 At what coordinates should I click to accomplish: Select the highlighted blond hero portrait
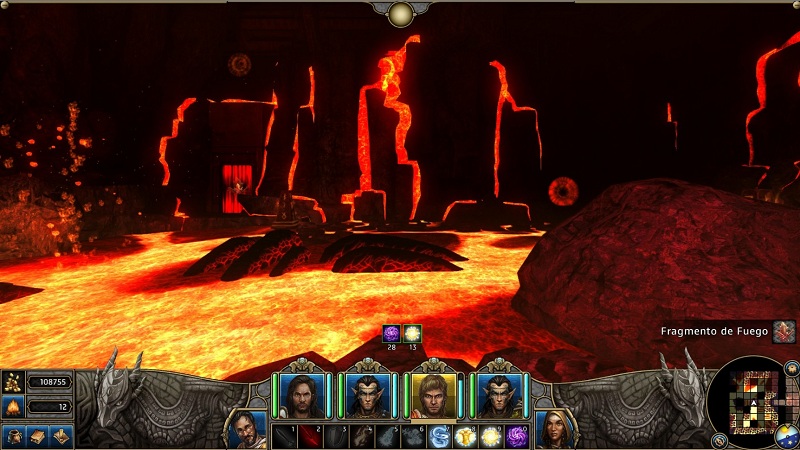431,396
